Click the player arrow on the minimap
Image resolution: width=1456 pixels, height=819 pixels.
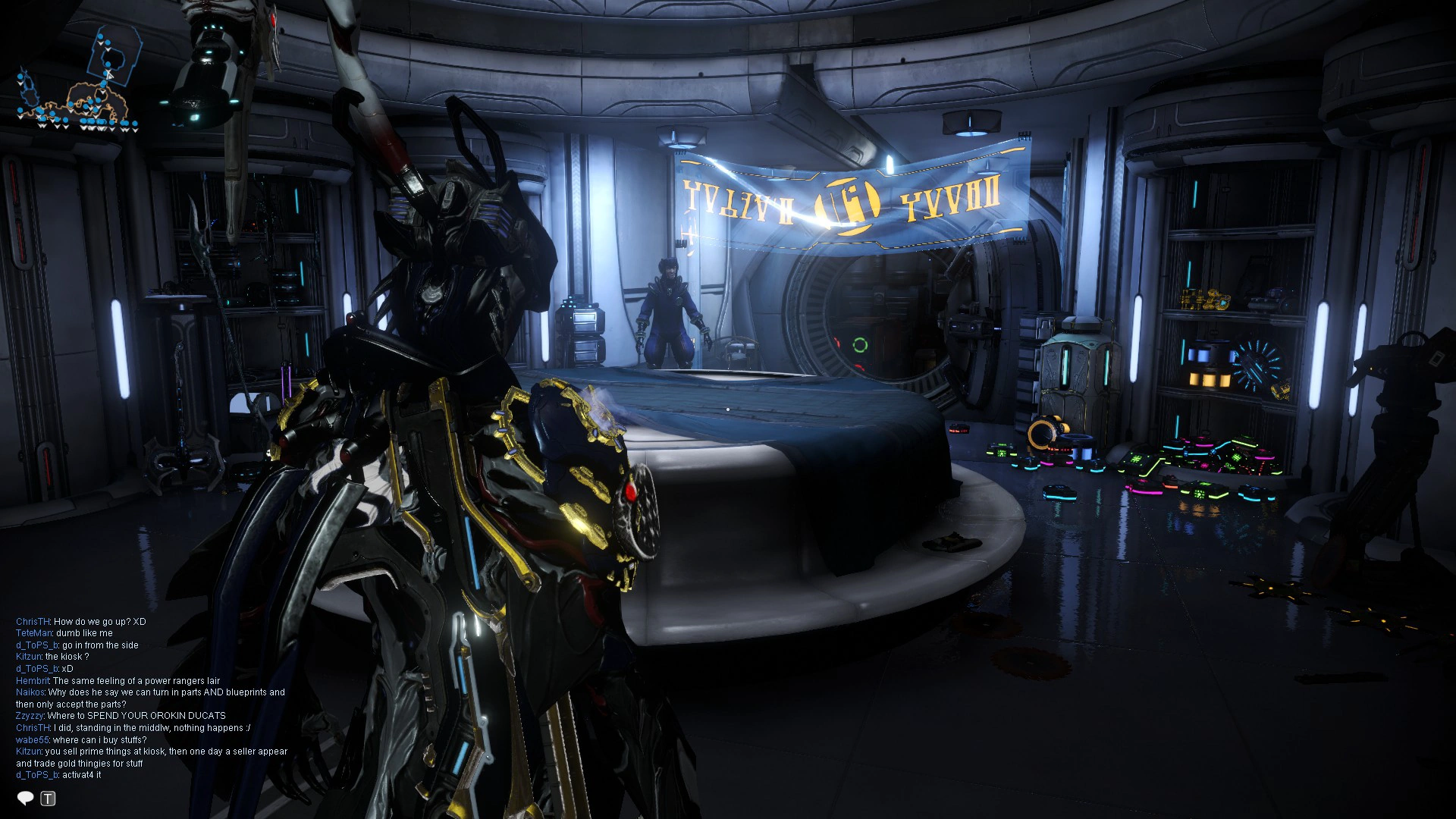pyautogui.click(x=108, y=74)
